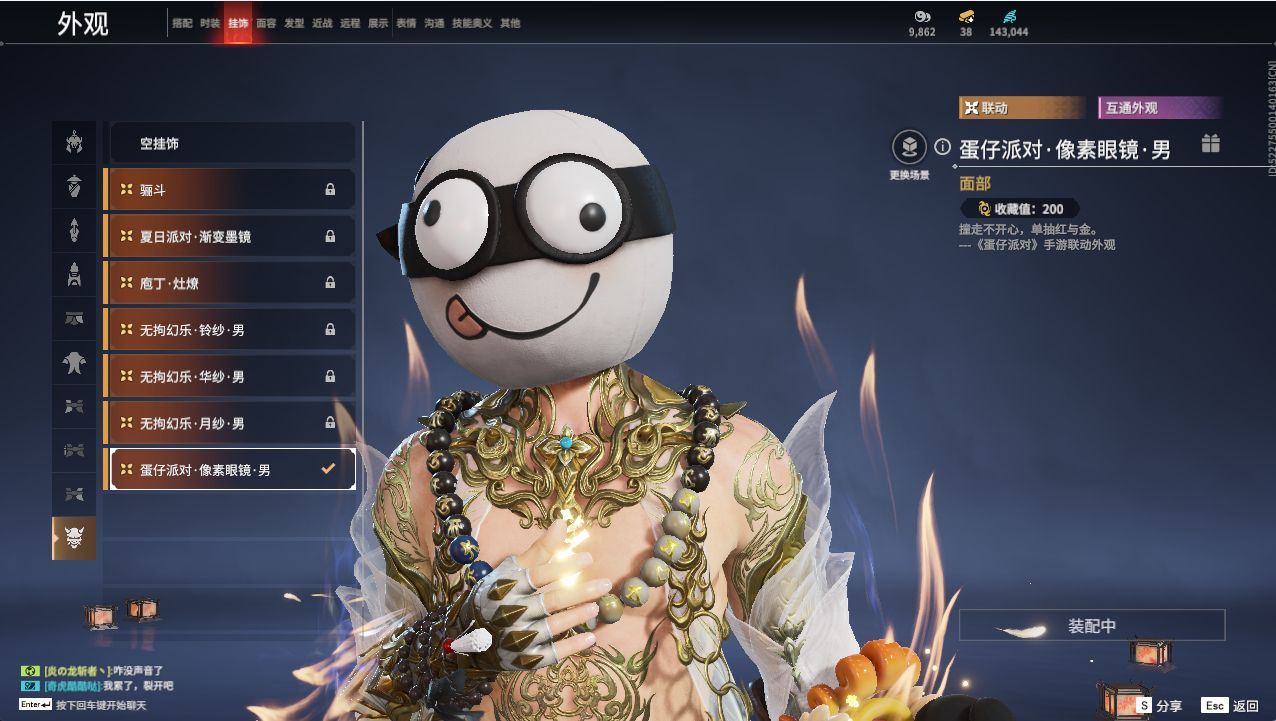Image resolution: width=1276 pixels, height=721 pixels.
Task: Go to the 发型 tab
Action: pos(294,23)
